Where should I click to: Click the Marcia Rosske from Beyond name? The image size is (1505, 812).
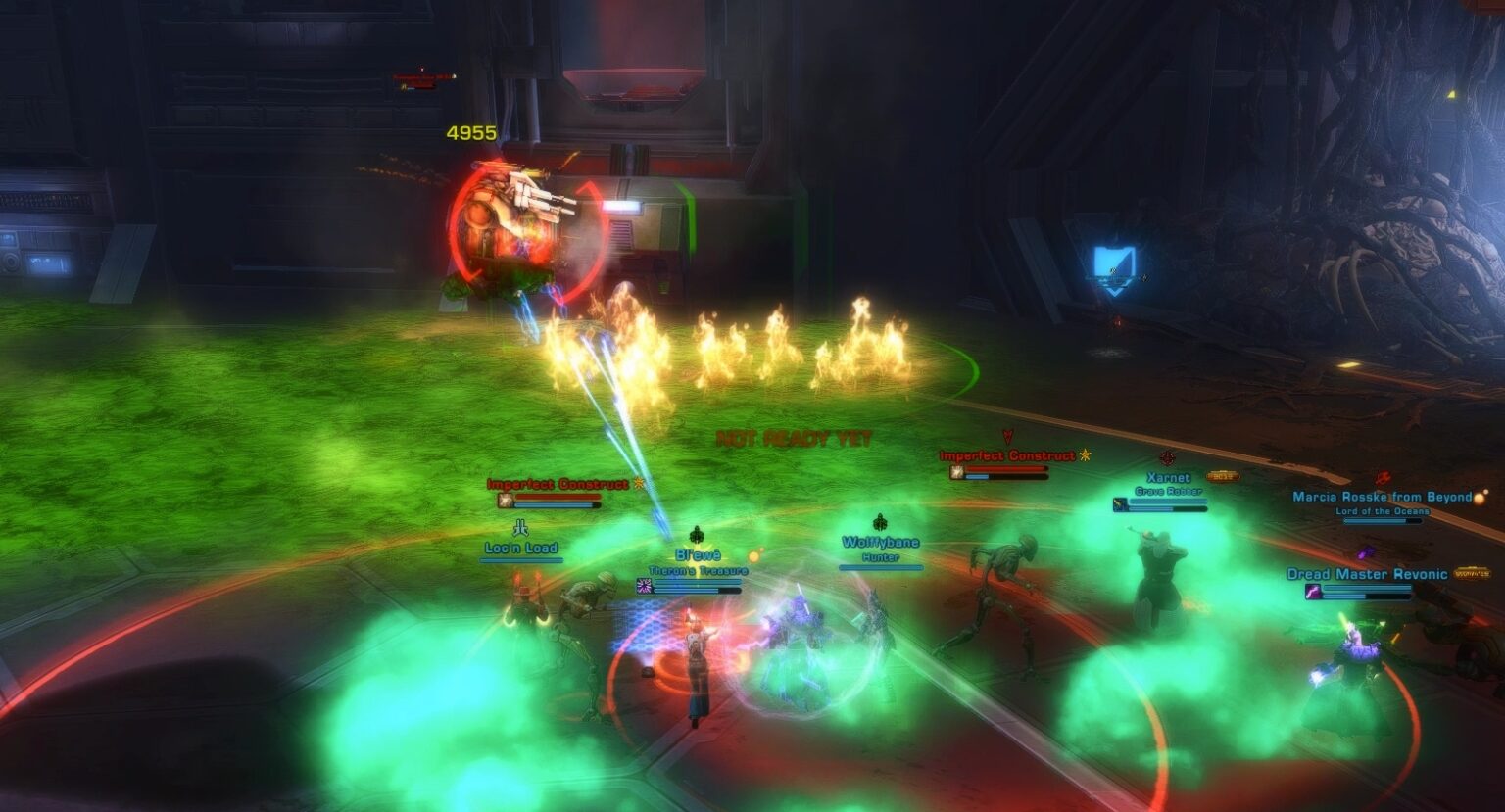click(1383, 497)
